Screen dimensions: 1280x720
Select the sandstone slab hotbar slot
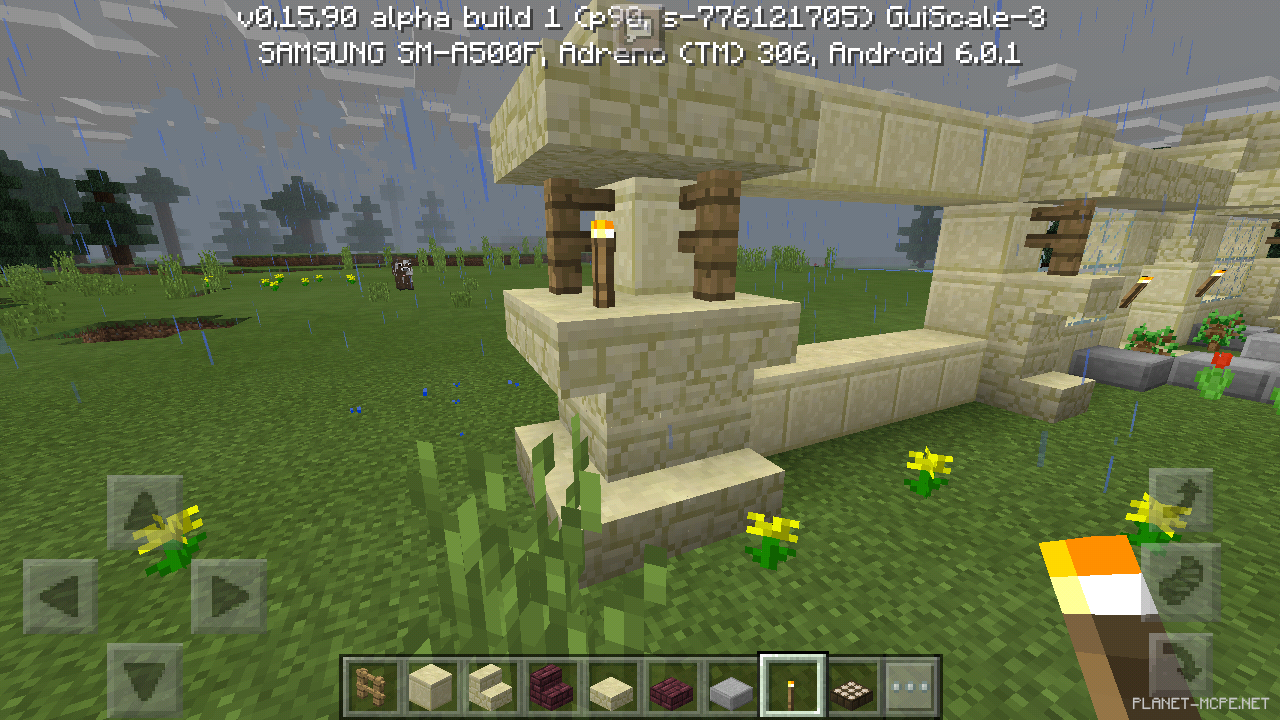point(608,687)
